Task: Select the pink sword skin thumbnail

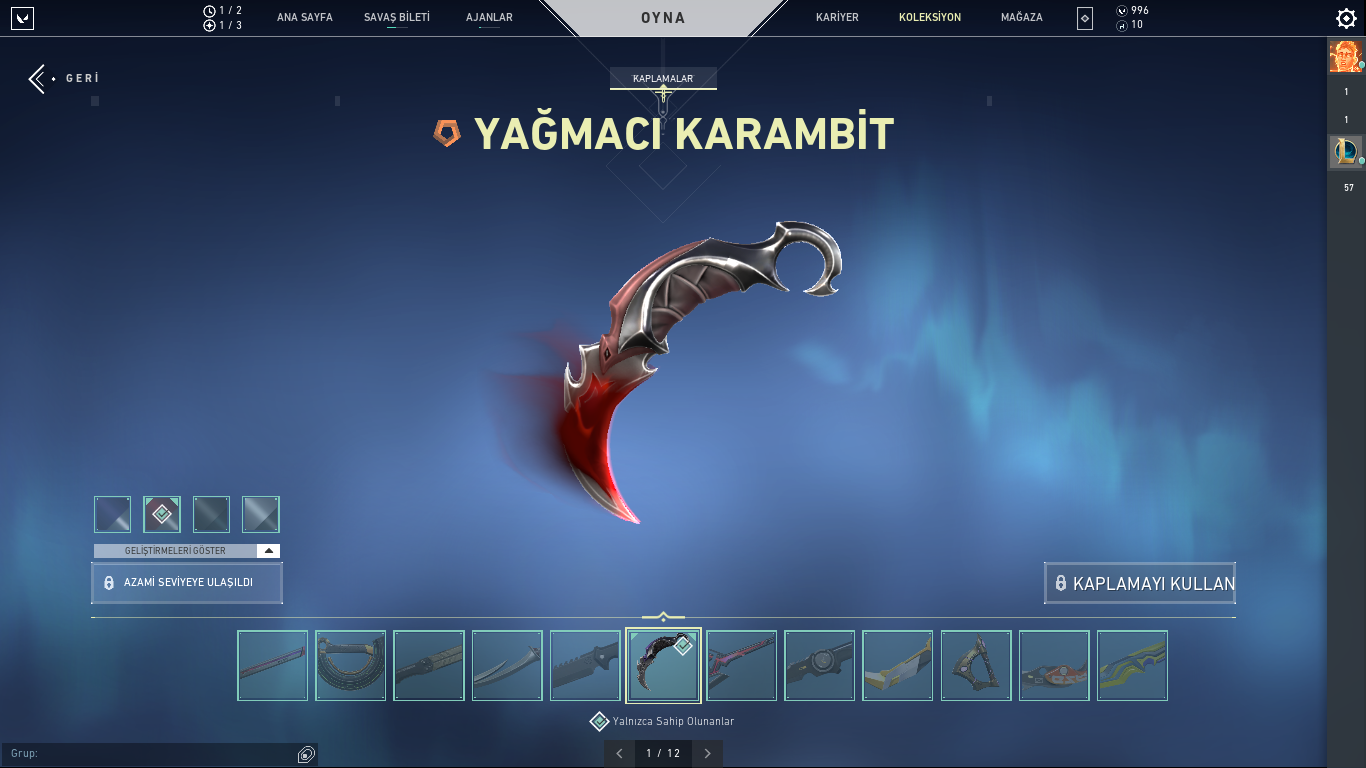Action: click(x=741, y=665)
